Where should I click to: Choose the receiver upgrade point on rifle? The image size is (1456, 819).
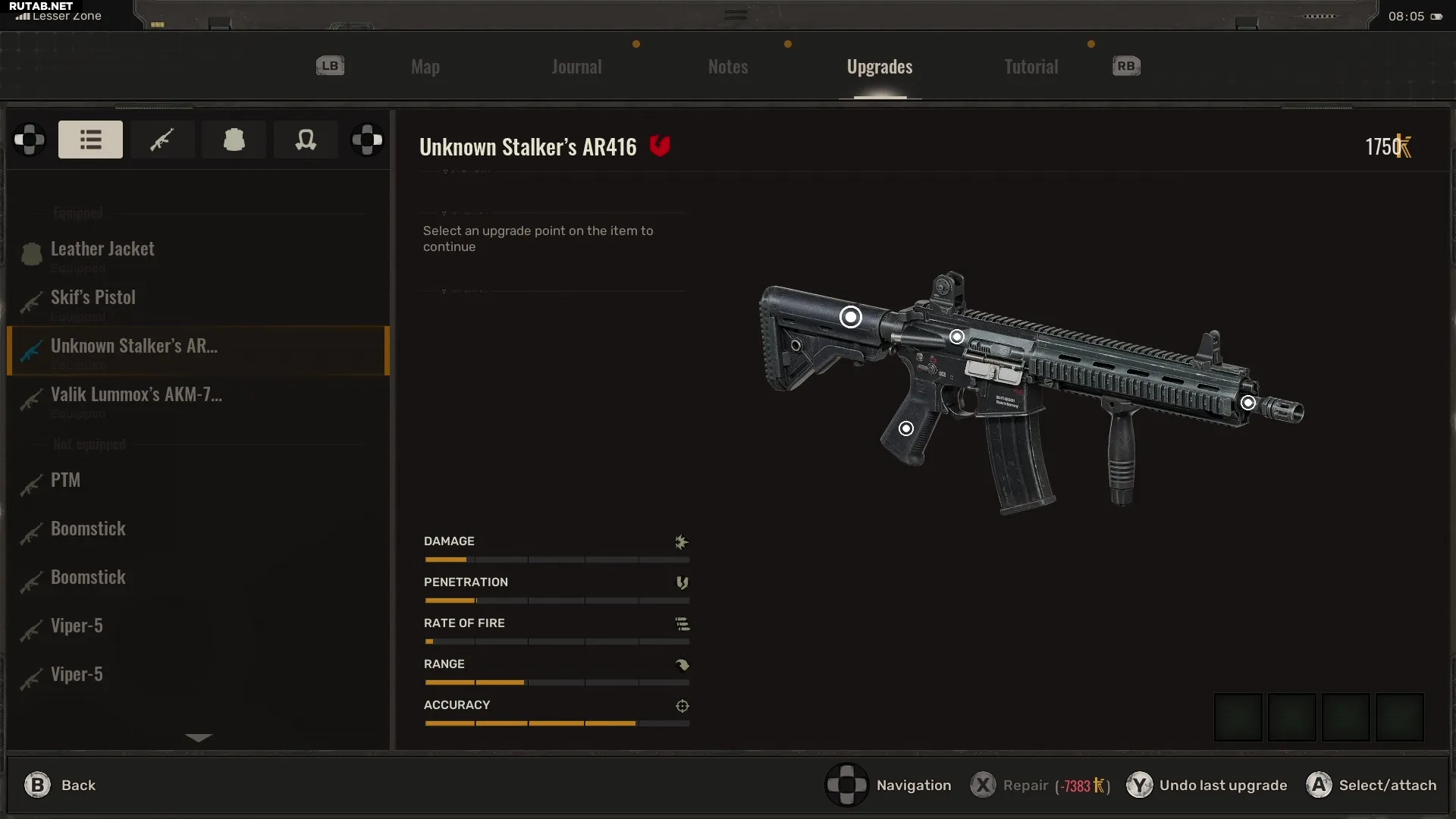(957, 337)
